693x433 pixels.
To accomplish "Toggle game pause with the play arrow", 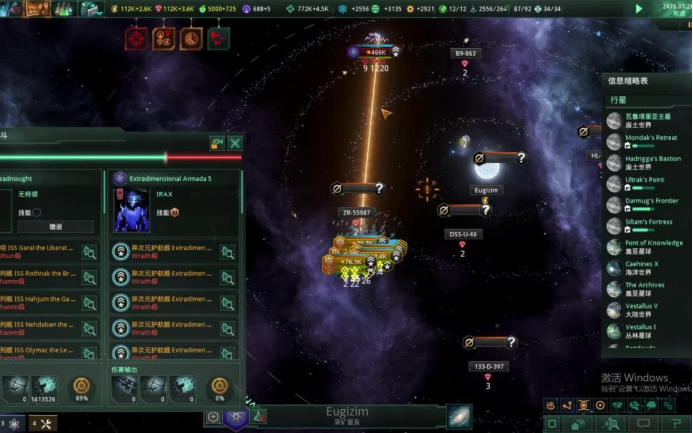I will (639, 9).
